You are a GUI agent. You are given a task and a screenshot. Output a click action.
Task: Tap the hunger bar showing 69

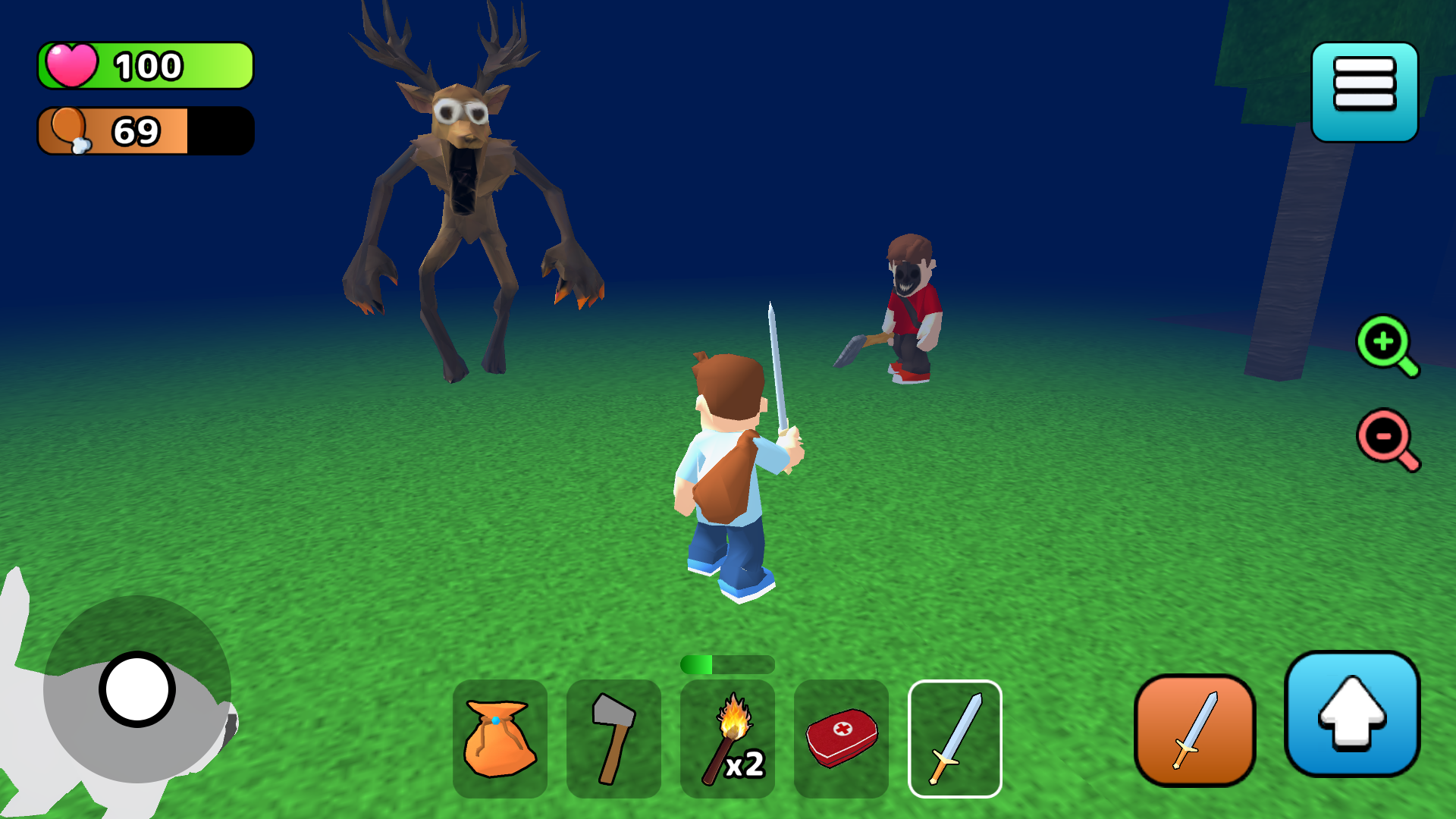point(144,131)
